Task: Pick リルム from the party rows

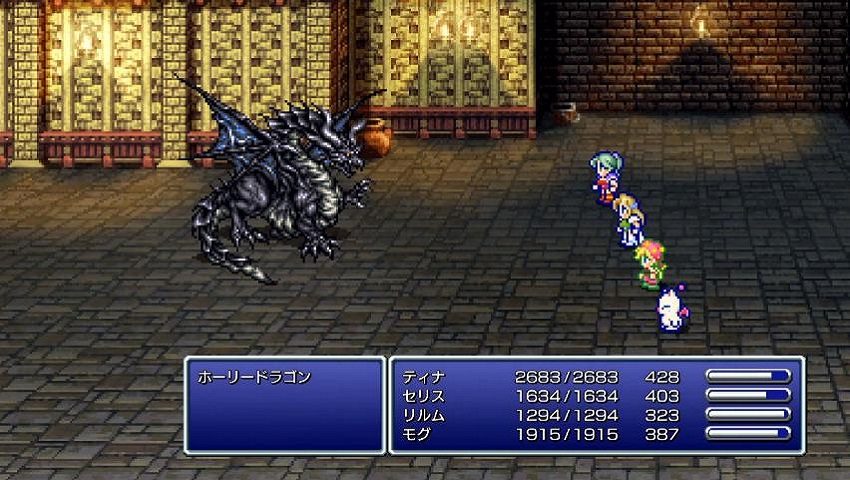Action: click(424, 415)
